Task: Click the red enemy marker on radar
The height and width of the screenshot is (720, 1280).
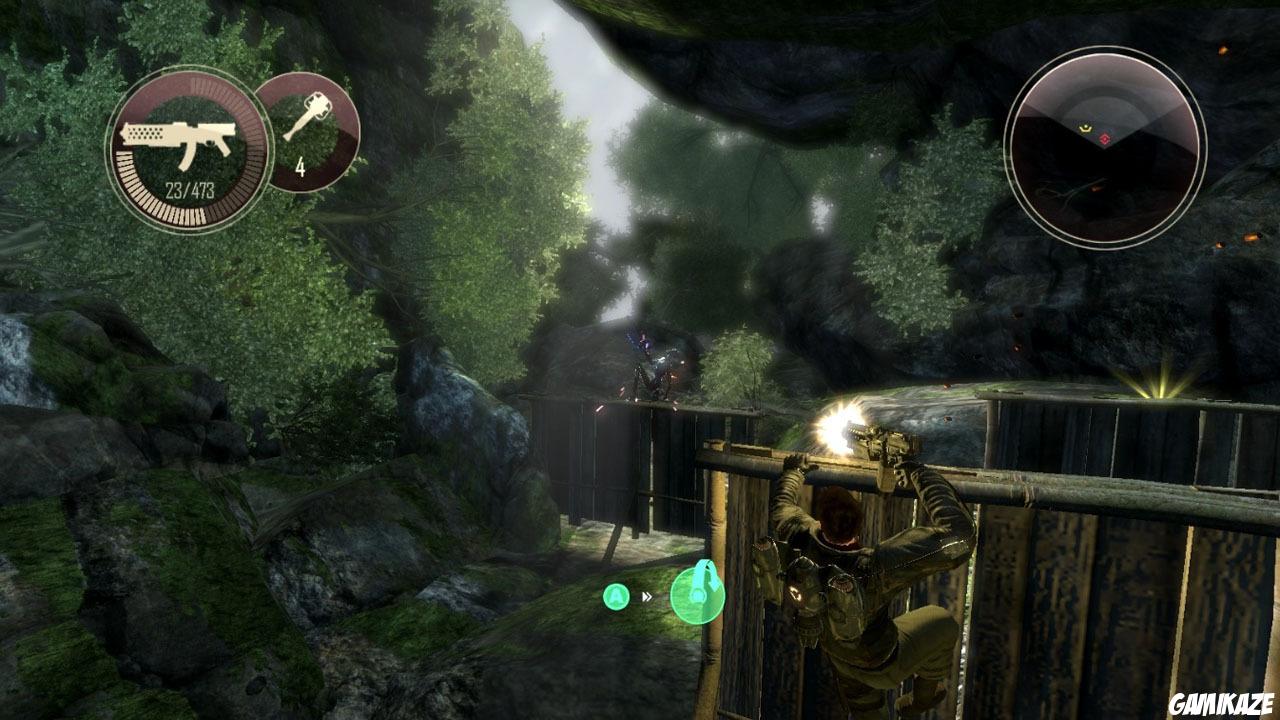Action: pyautogui.click(x=1104, y=138)
